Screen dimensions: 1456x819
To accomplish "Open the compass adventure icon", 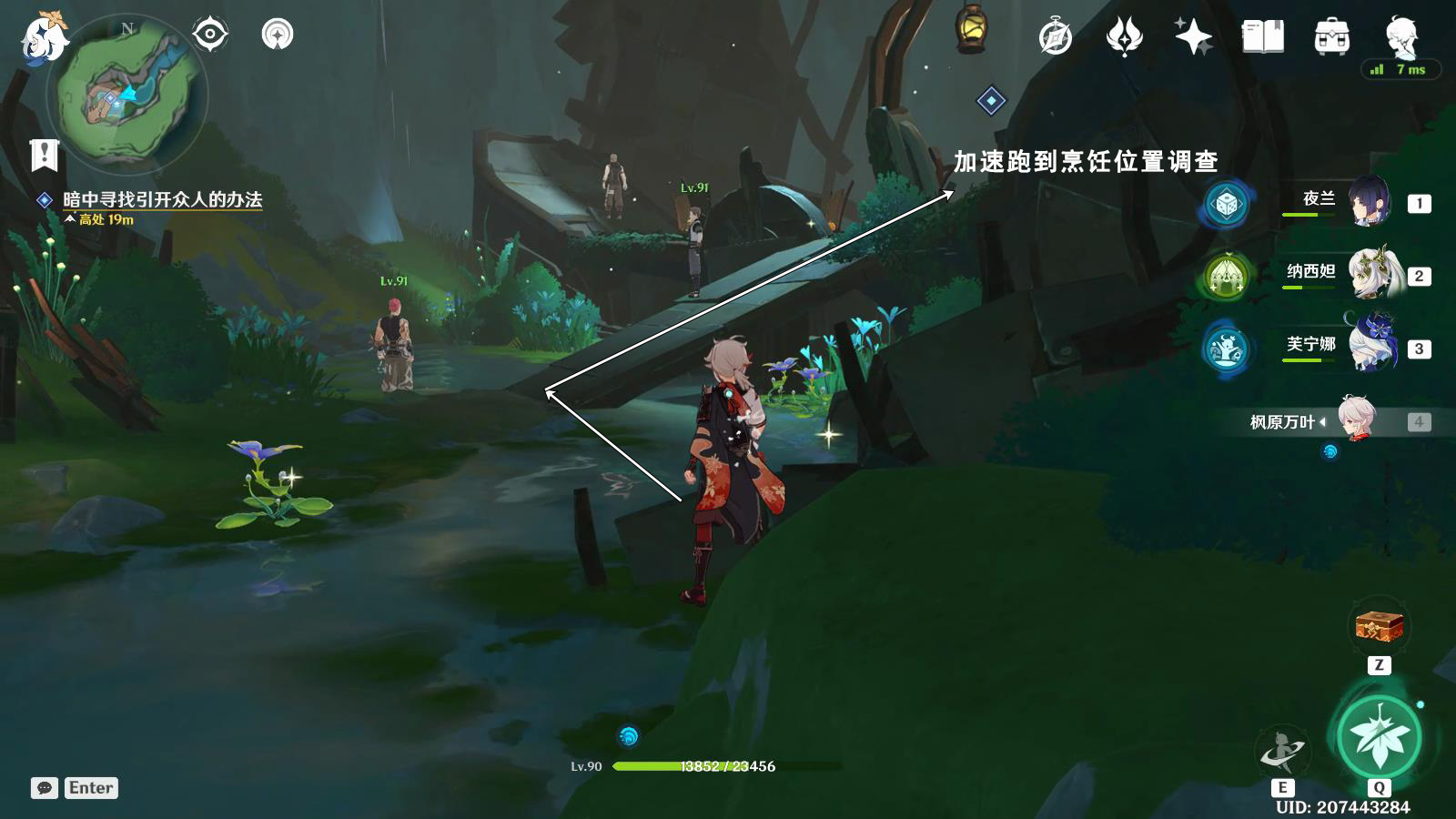I will point(1056,37).
